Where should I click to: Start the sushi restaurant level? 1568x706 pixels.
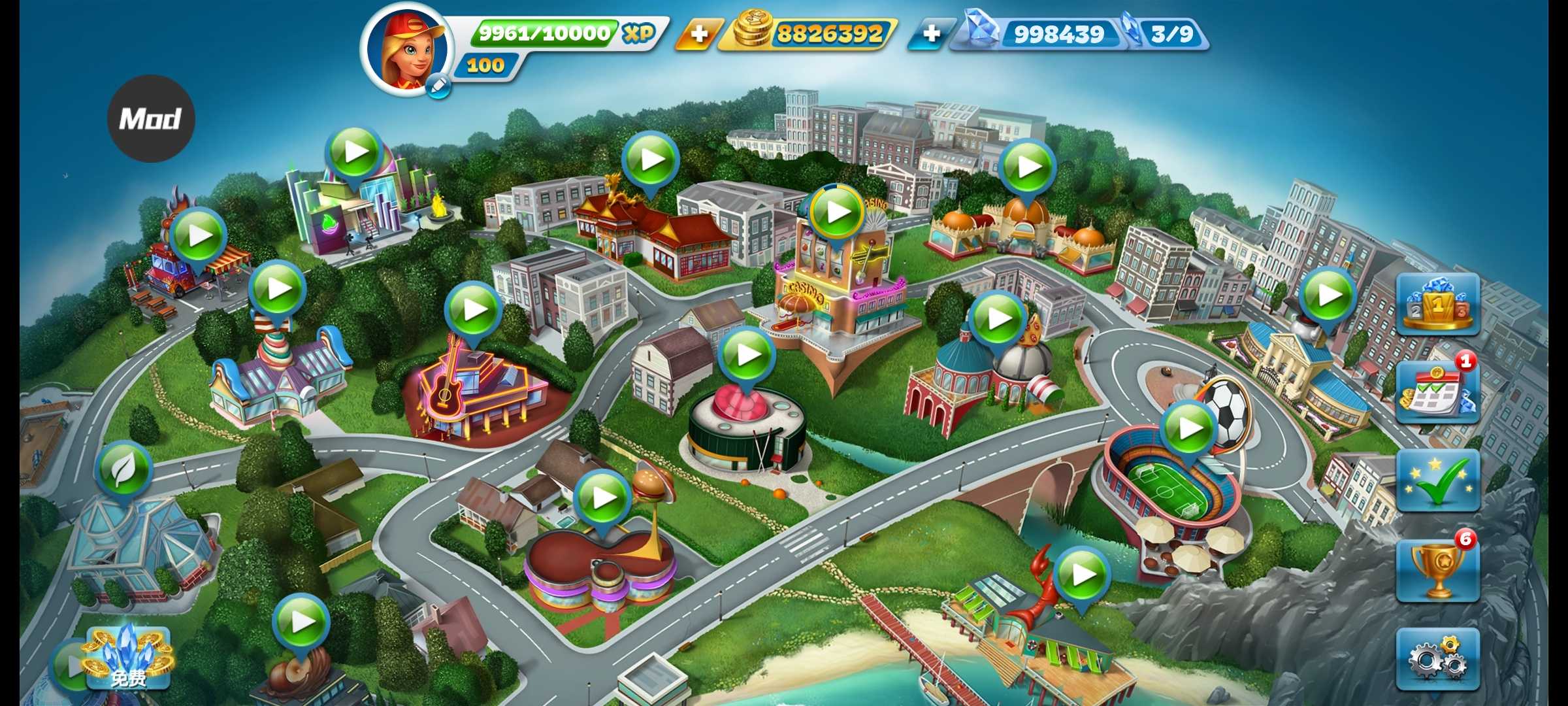tap(747, 355)
